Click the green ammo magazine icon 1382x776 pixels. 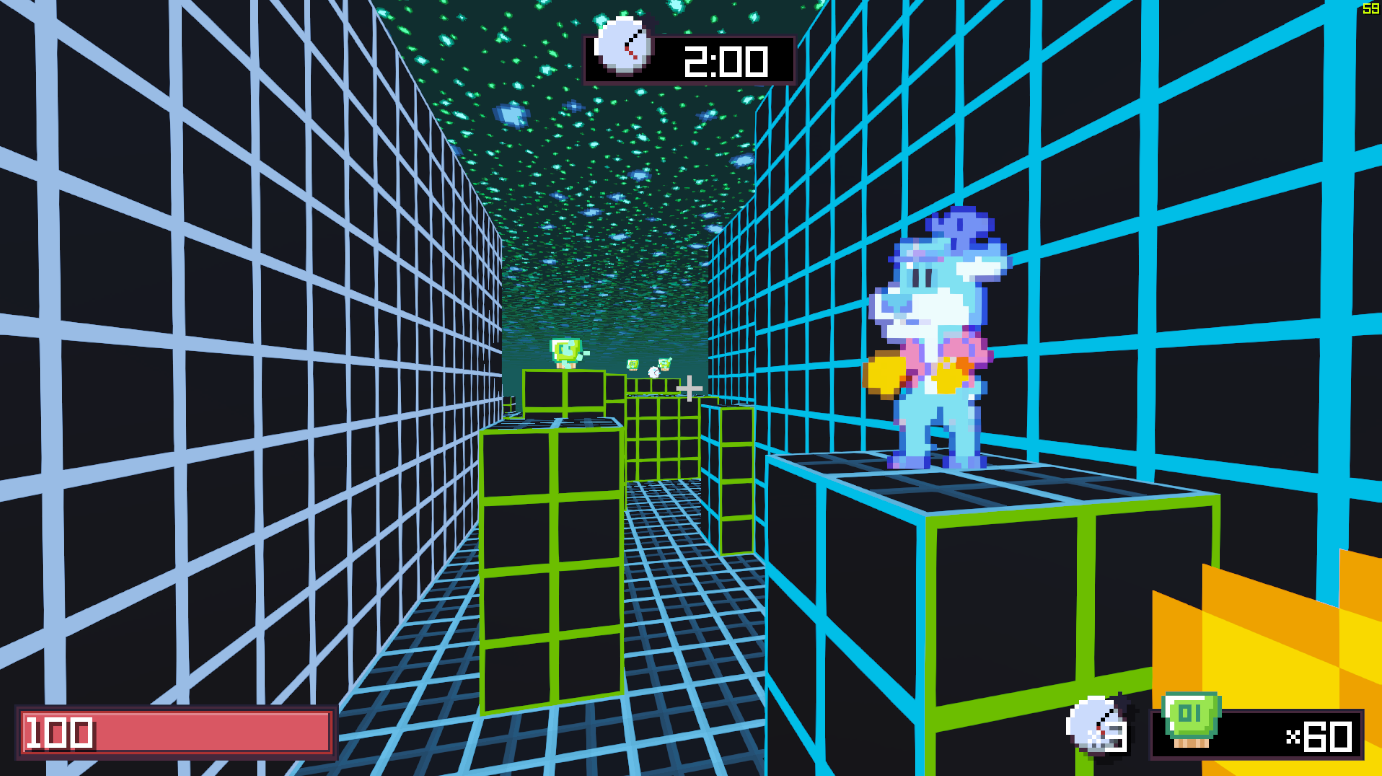click(1192, 720)
